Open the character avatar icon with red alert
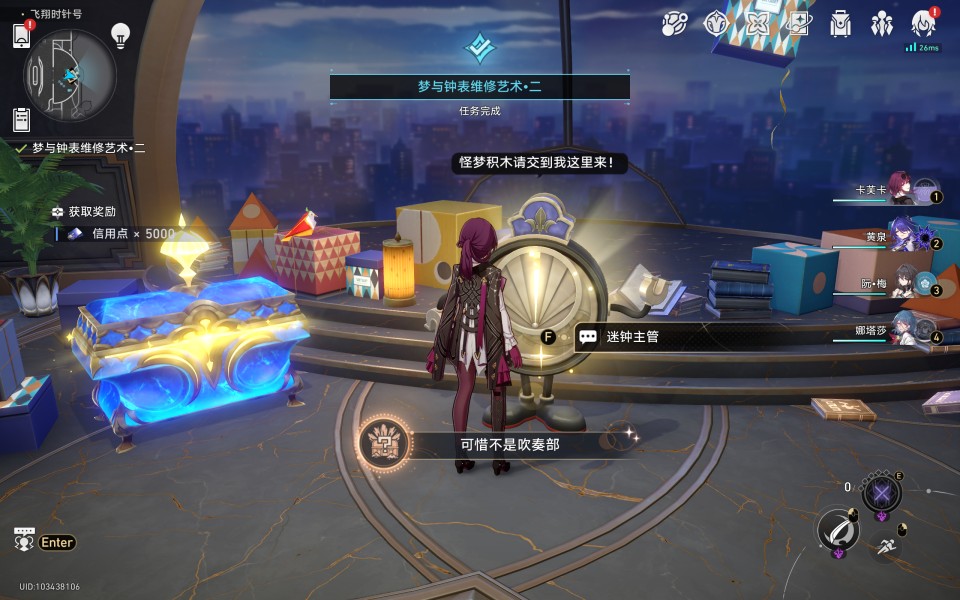Screen dimensions: 960x600 (923, 24)
